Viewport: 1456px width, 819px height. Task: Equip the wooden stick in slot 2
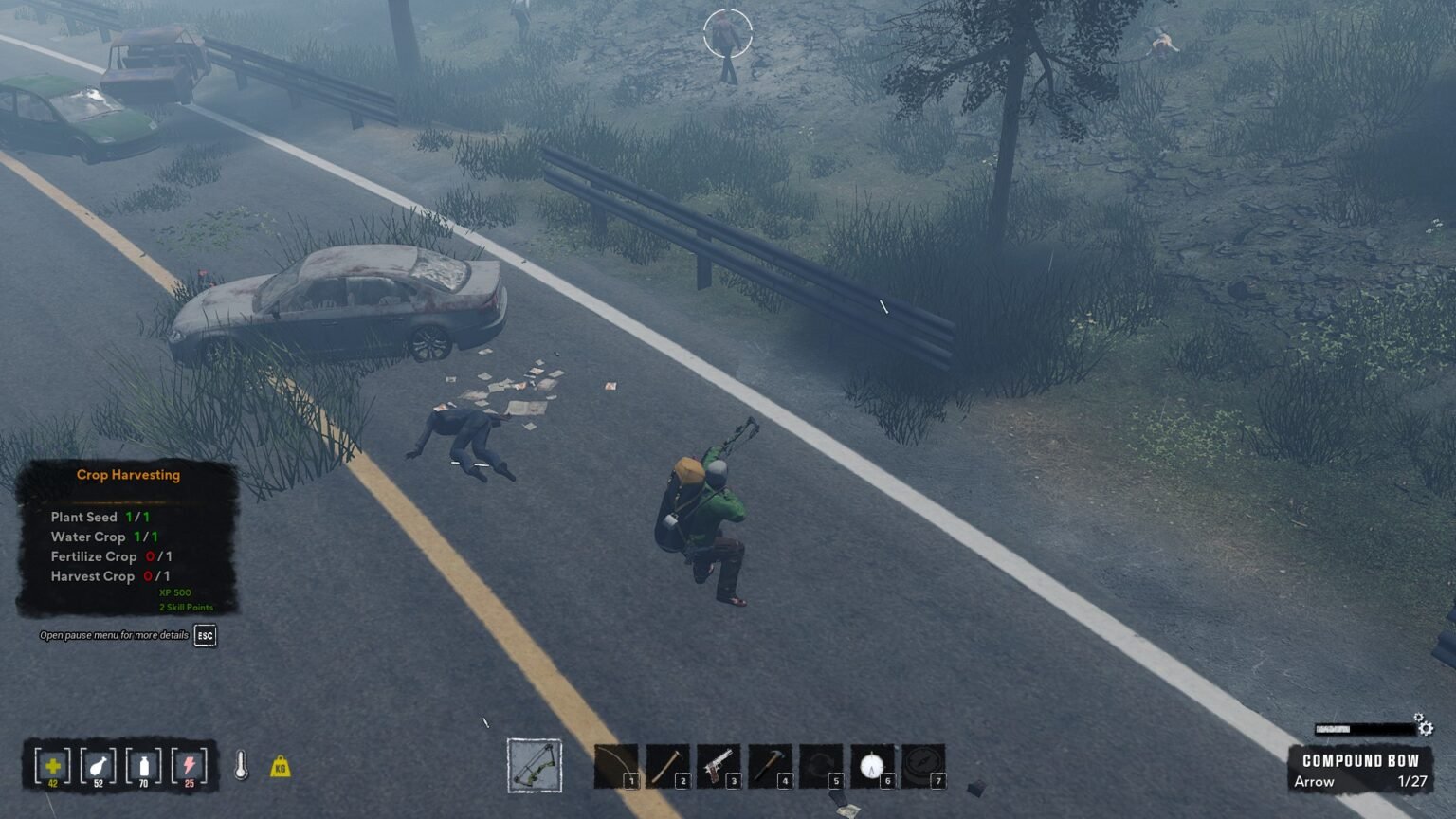coord(667,766)
